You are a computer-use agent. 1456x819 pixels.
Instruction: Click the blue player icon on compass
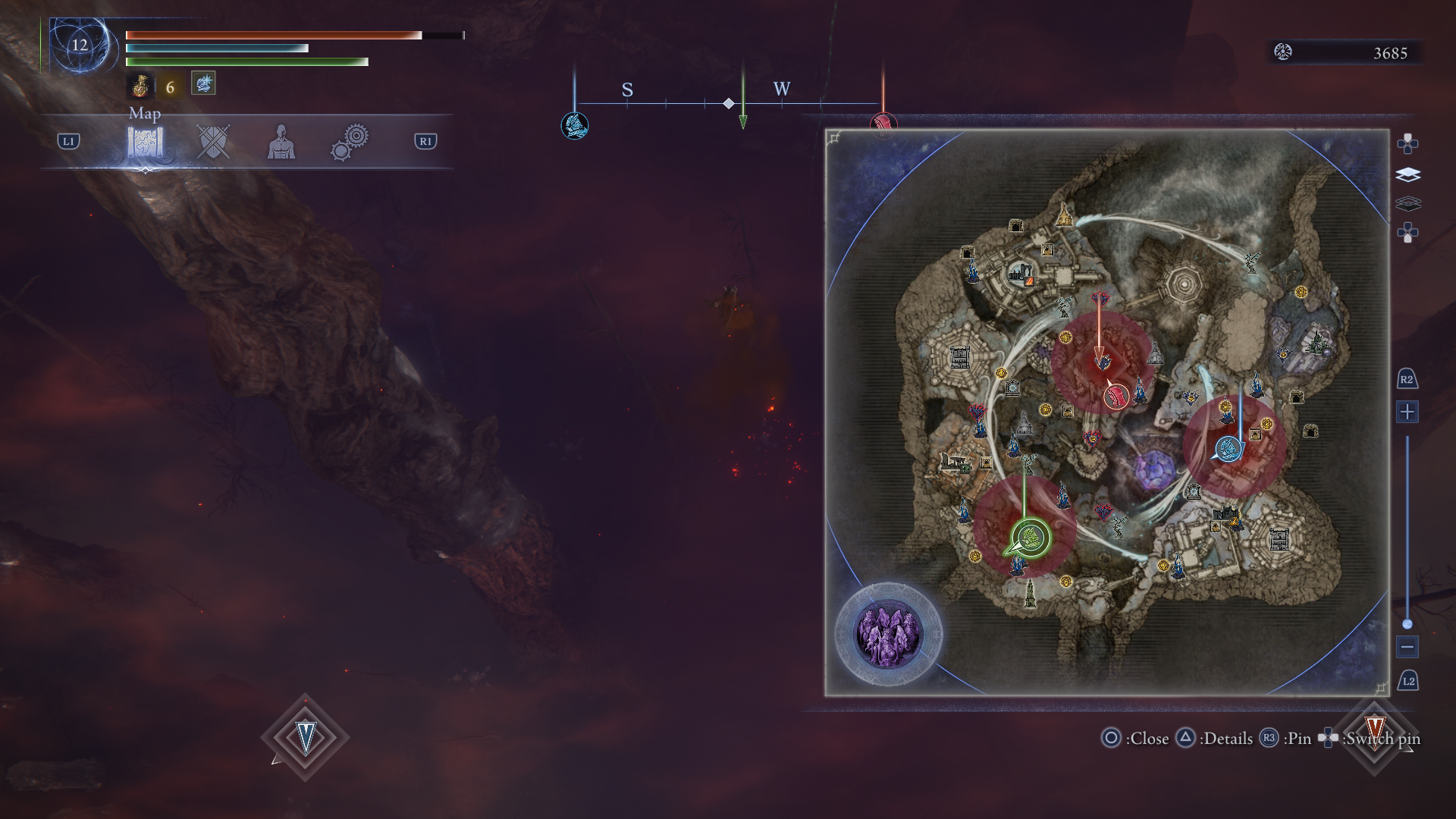tap(574, 125)
